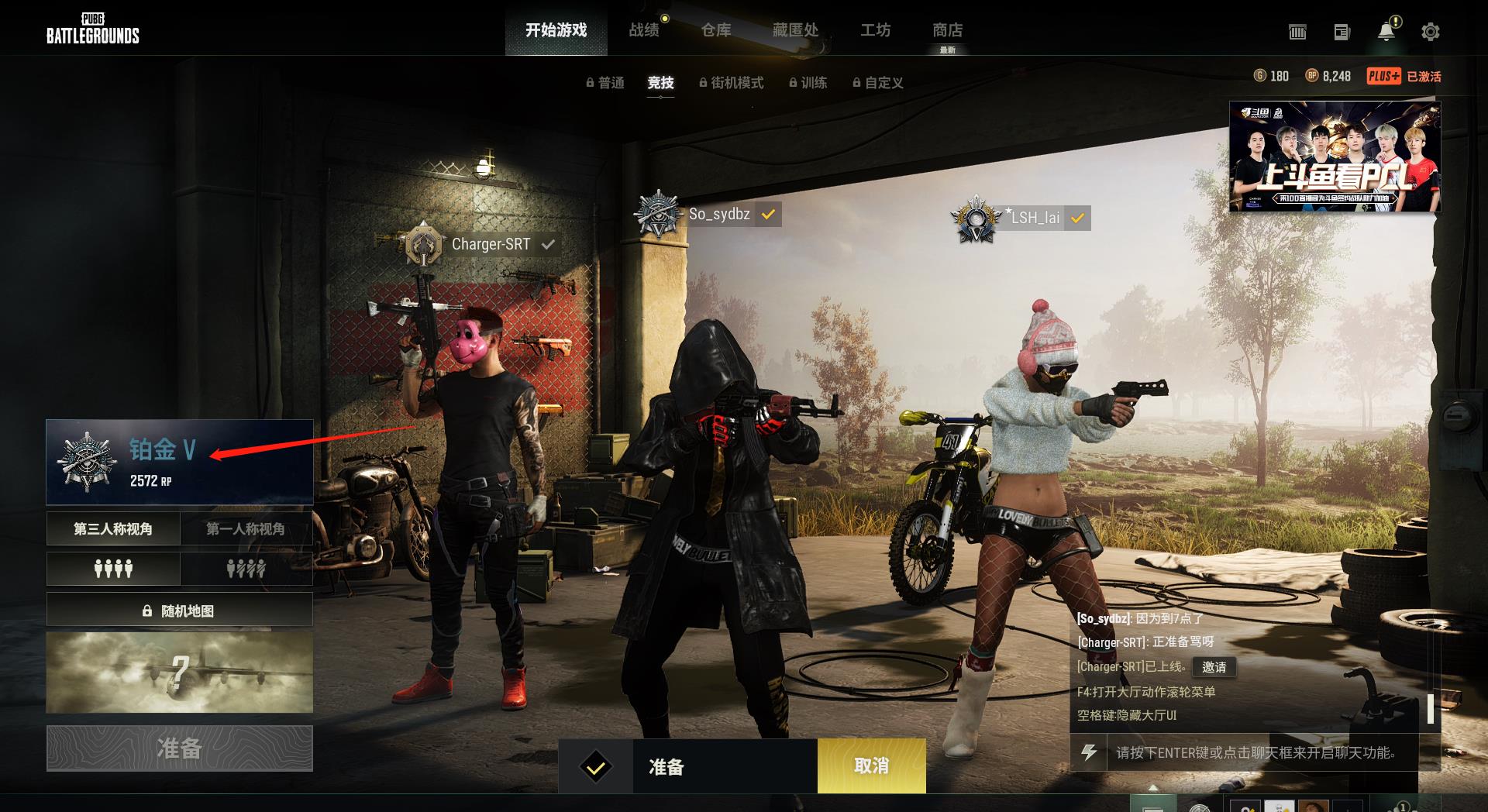Click the 取消 cancel button
Screen dimensions: 1488x812
[871, 766]
